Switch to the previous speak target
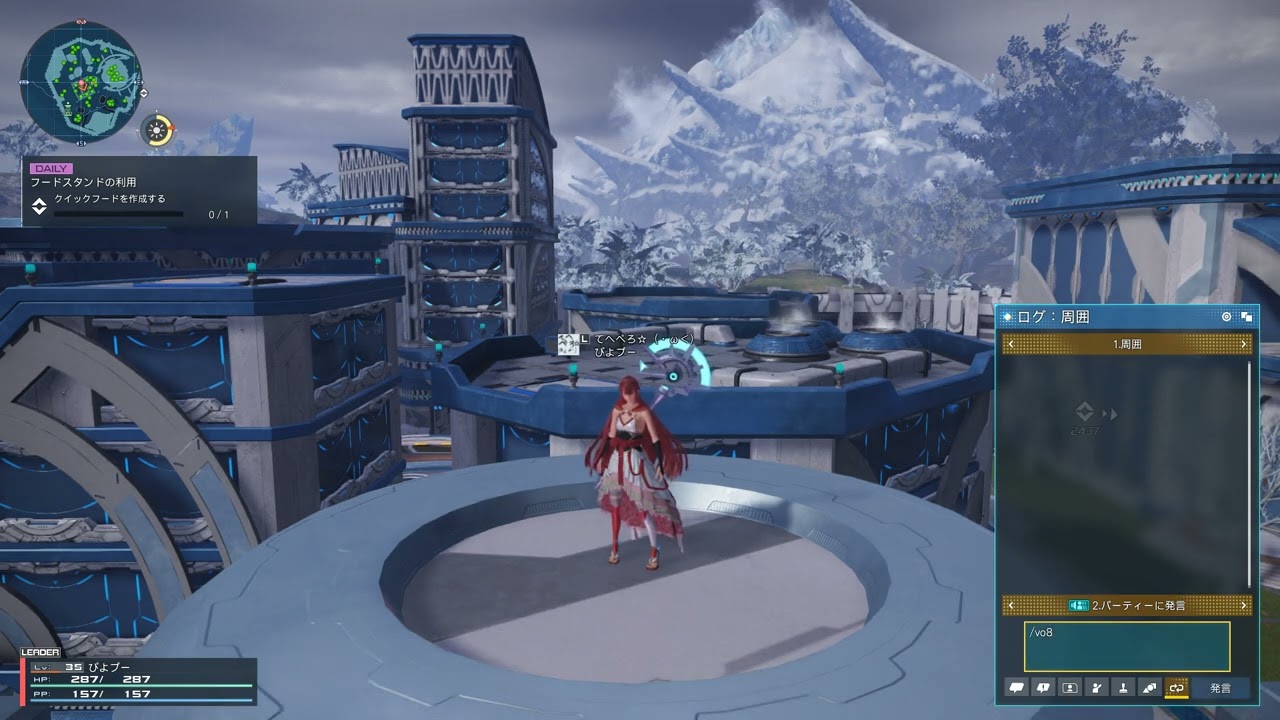The height and width of the screenshot is (720, 1280). [x=1010, y=606]
